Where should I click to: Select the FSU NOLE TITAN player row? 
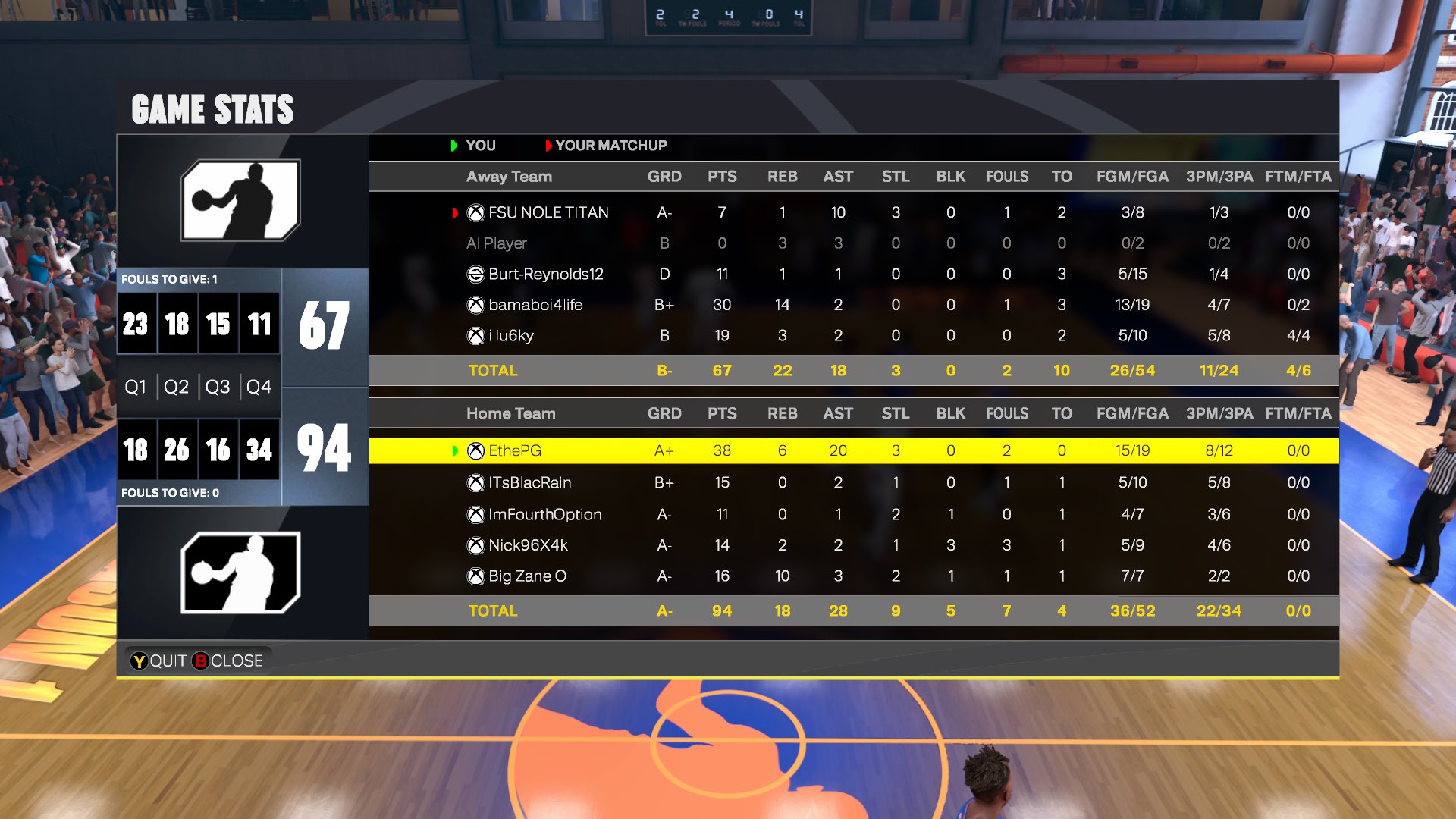[x=548, y=212]
